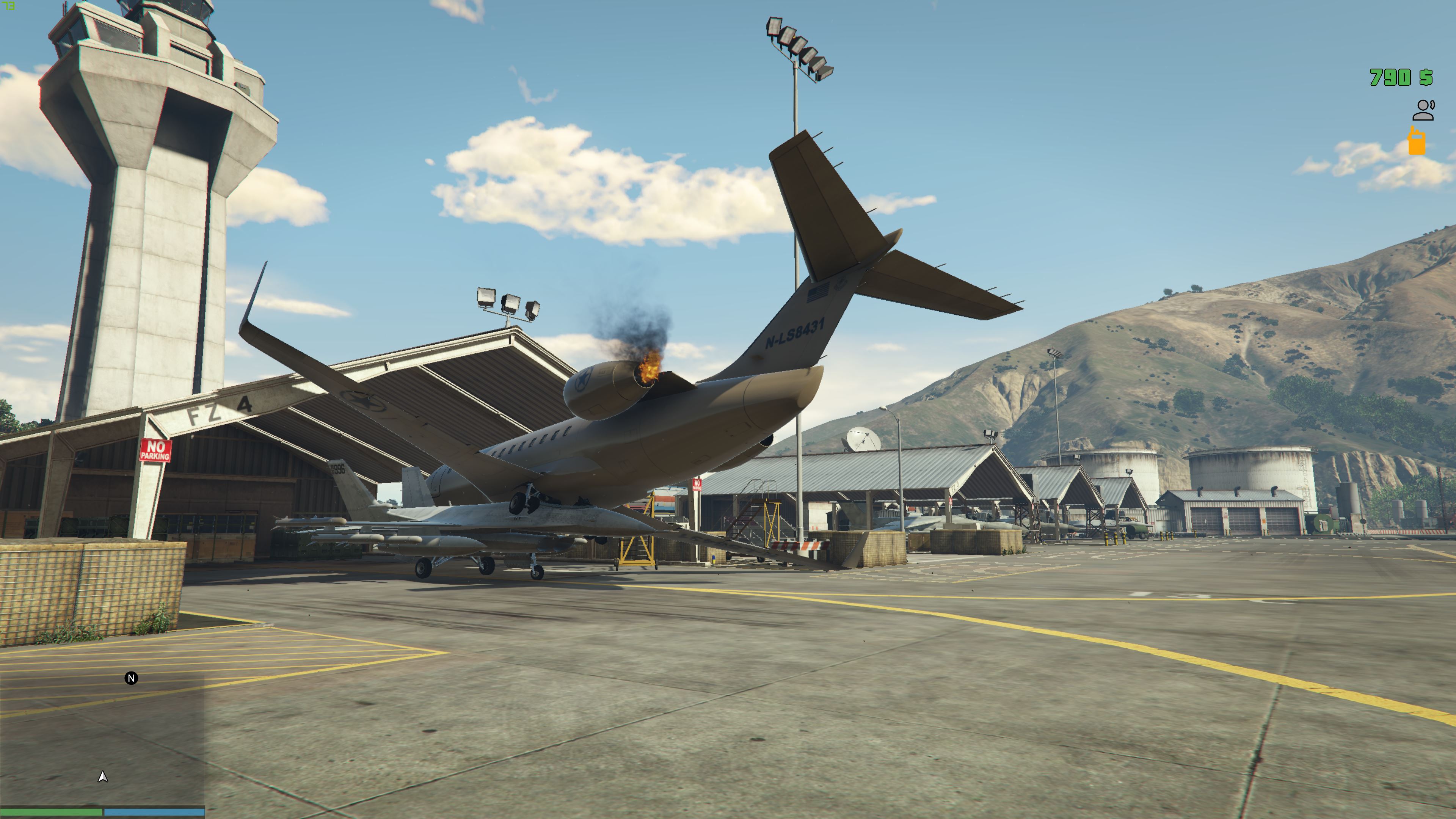
Task: Toggle the voice chat speaker icon
Action: pos(1423,110)
